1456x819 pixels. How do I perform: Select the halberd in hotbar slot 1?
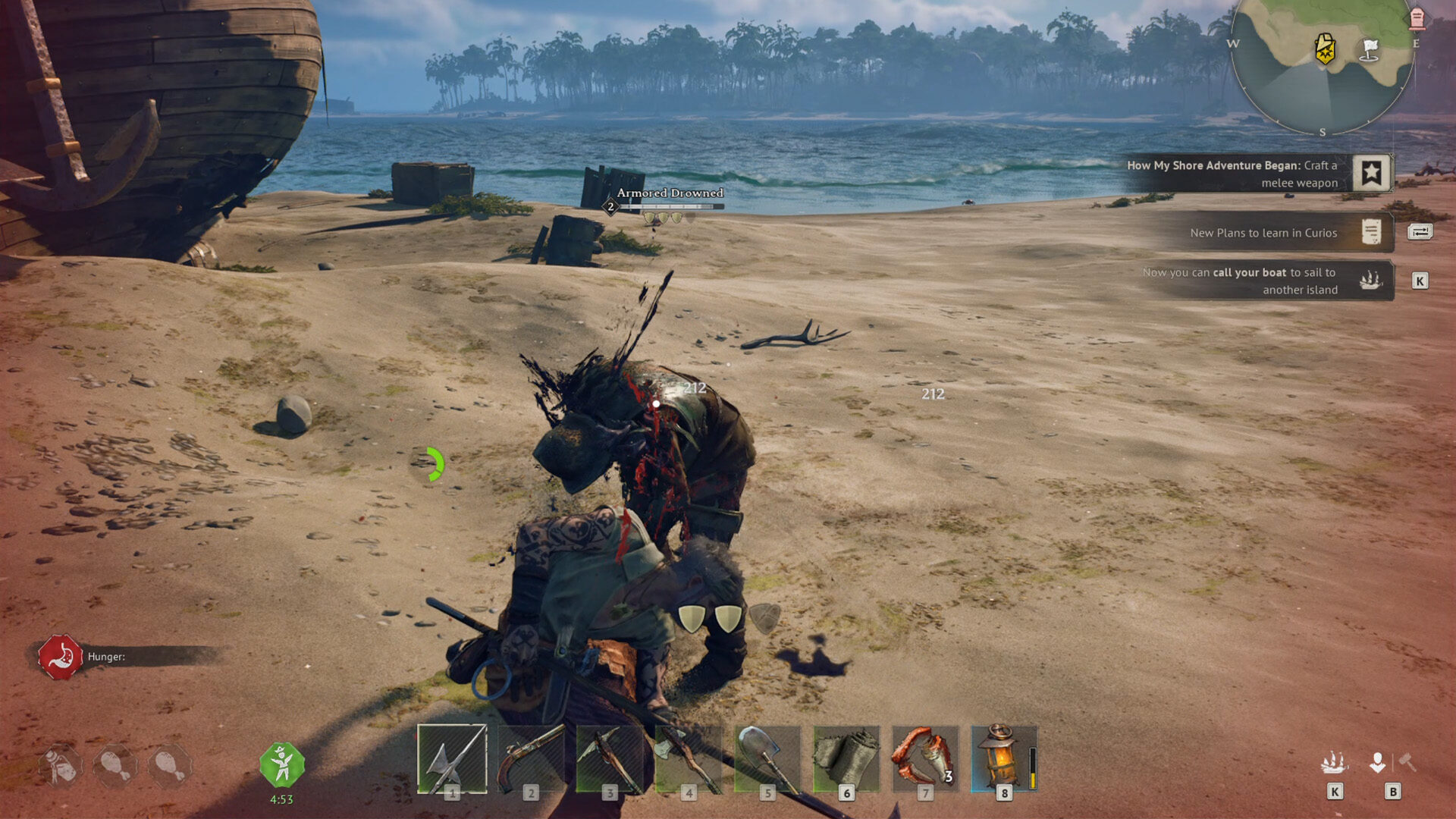[x=452, y=758]
